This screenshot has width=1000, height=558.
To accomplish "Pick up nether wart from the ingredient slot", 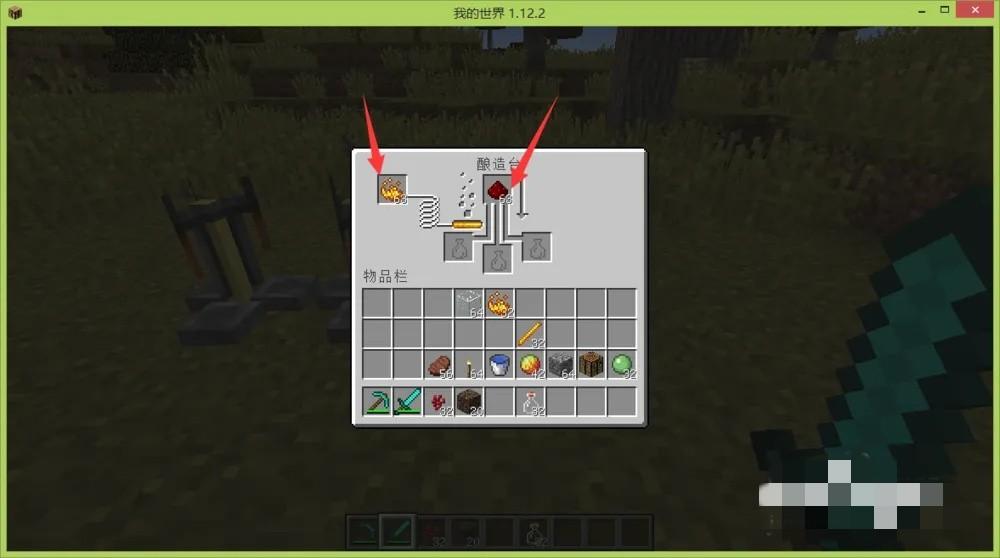I will [498, 189].
